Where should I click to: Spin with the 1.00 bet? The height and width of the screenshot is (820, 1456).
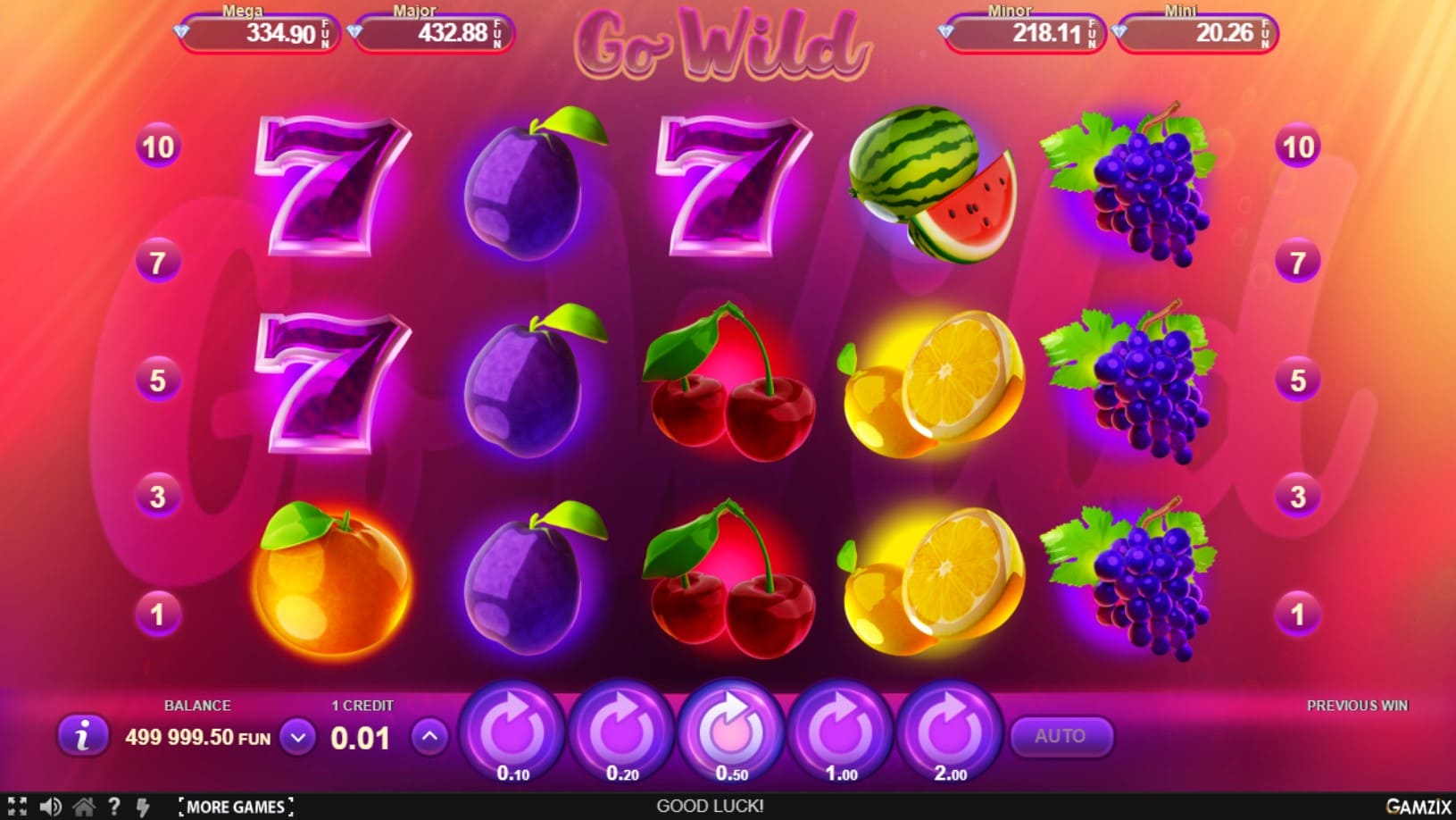point(840,732)
